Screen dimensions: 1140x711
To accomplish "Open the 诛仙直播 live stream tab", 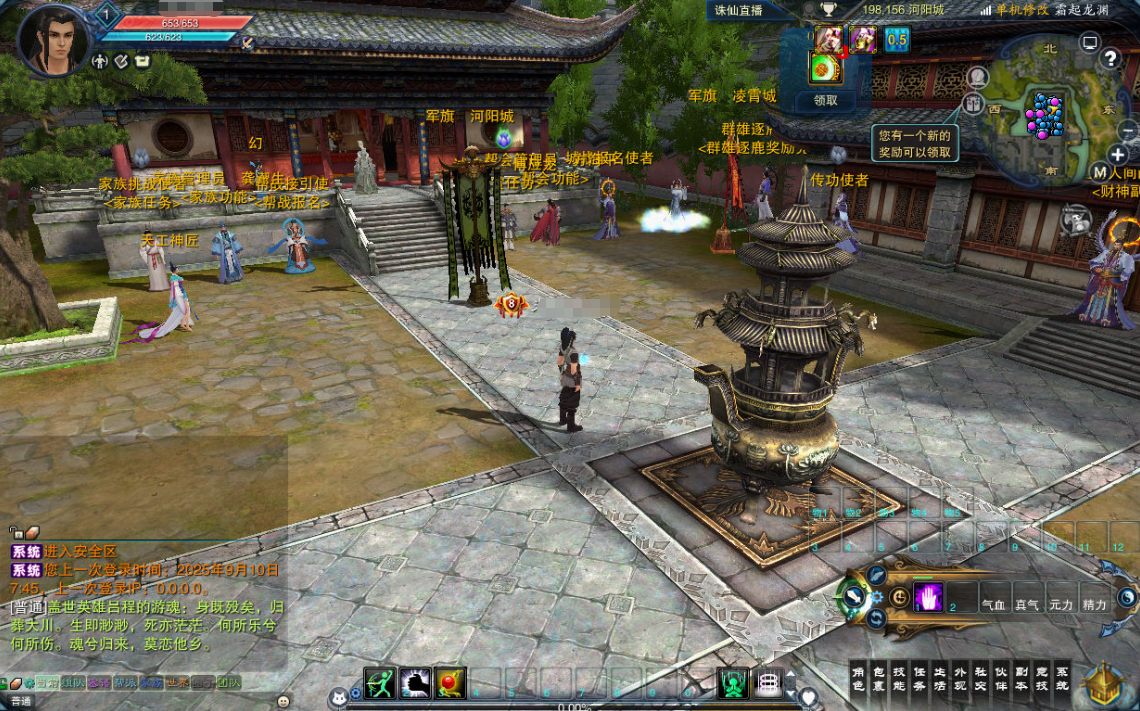I will coord(738,10).
